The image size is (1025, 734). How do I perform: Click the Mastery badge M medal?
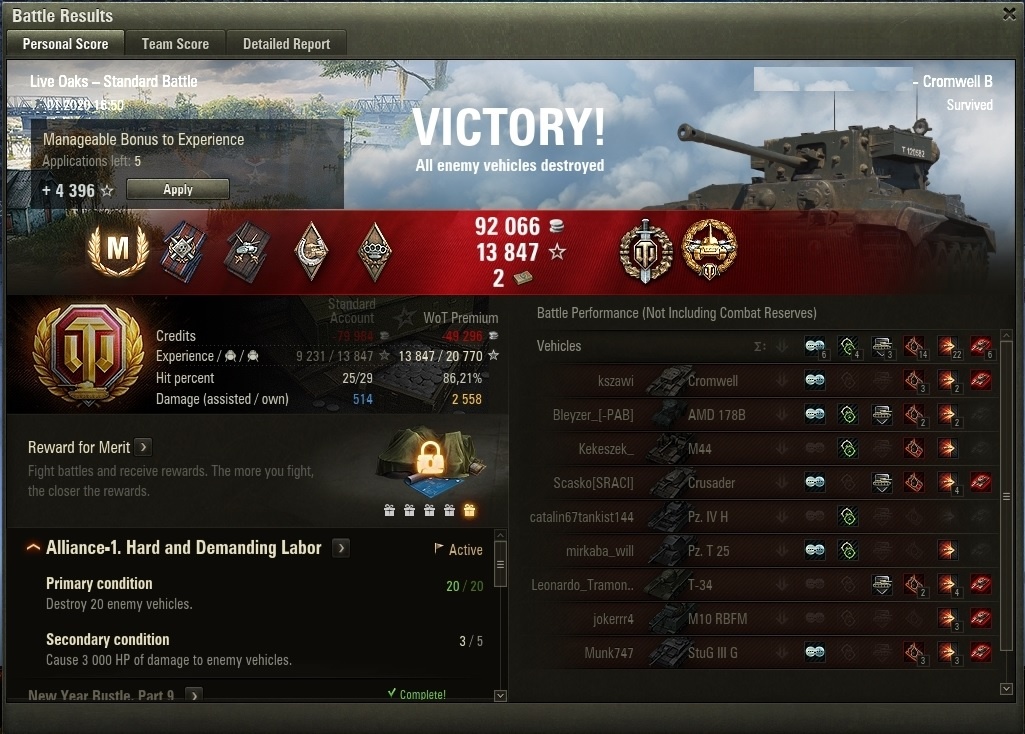118,250
